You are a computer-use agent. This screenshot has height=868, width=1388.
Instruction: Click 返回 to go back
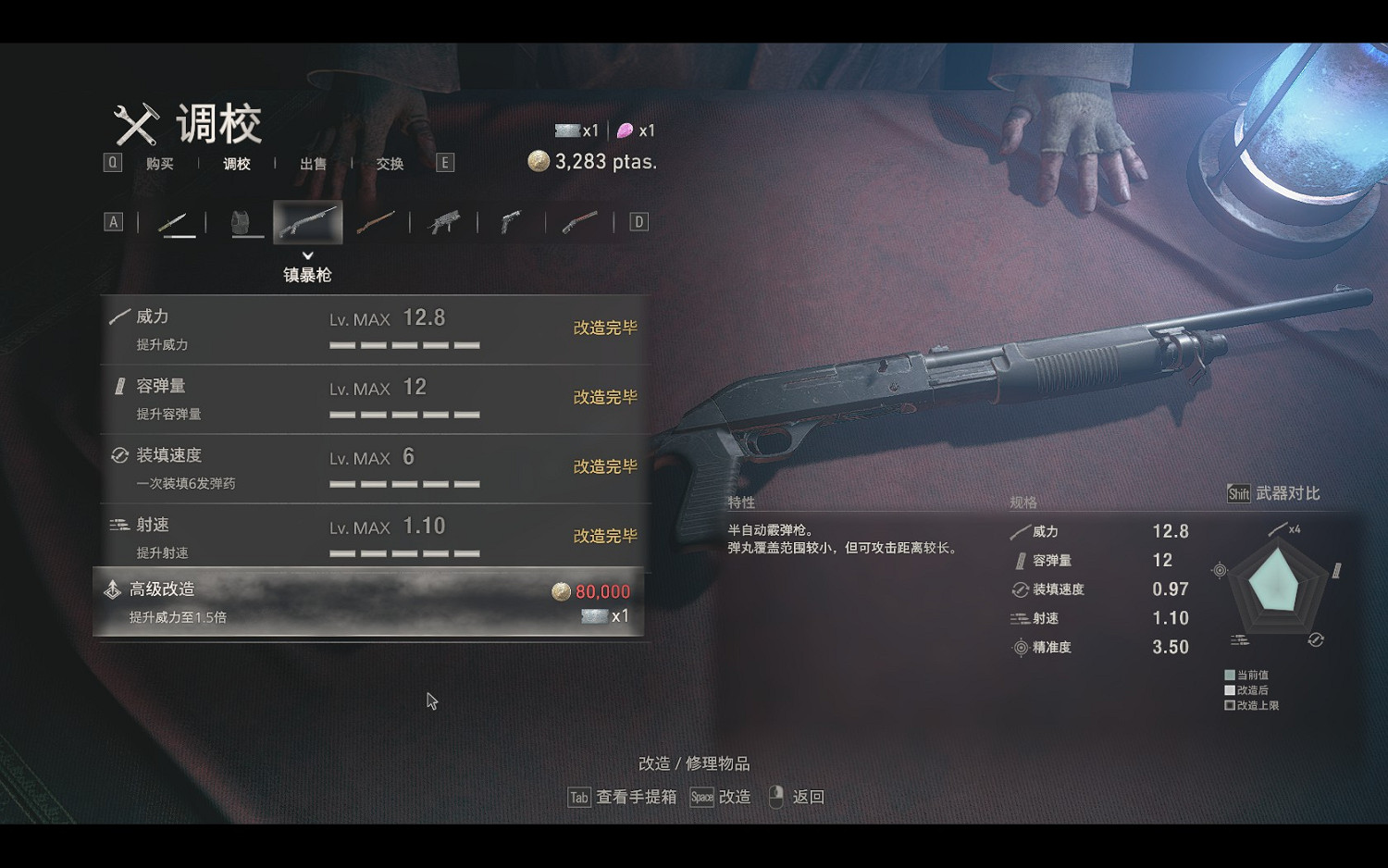tap(808, 796)
